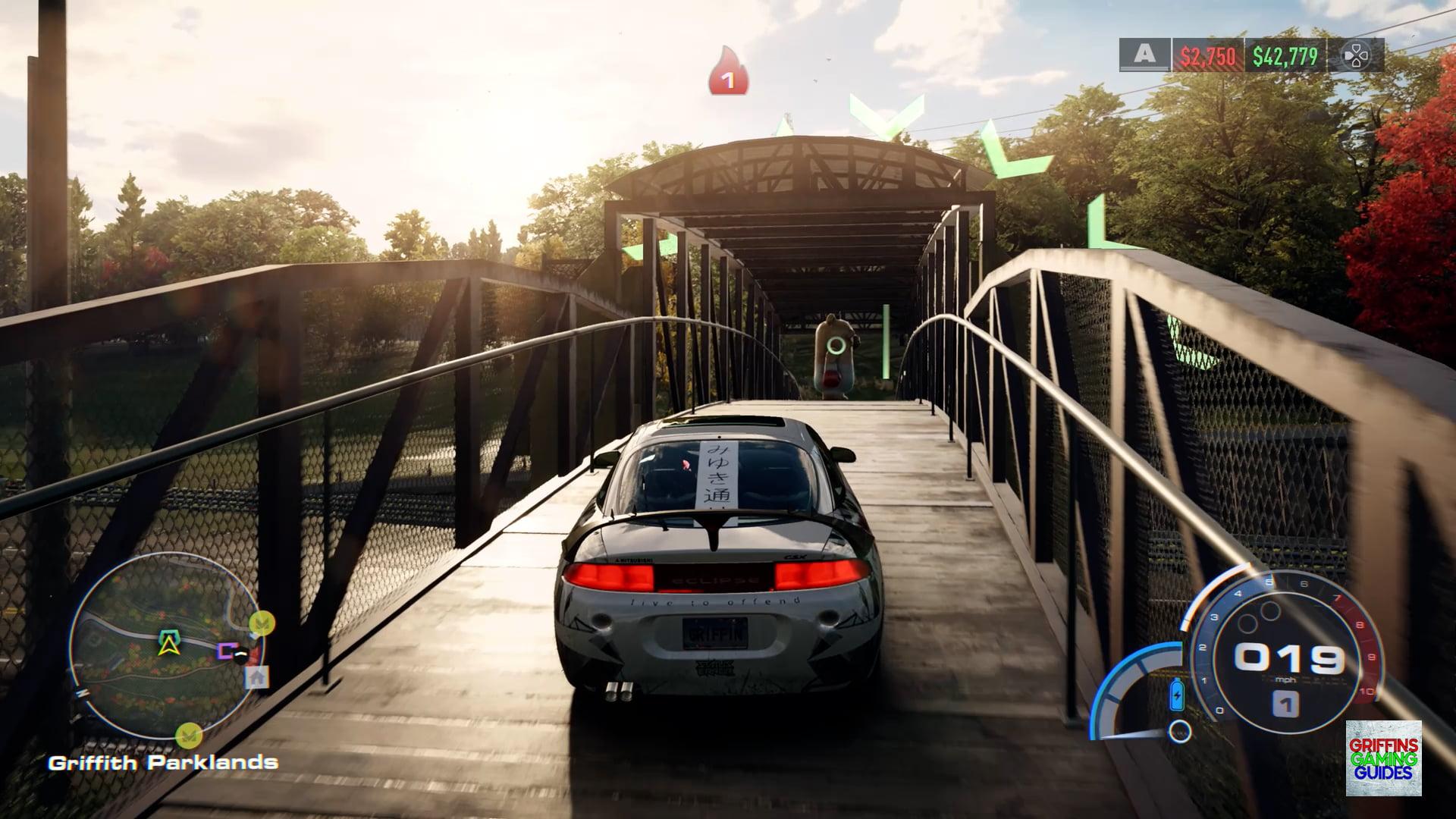Click the red heat level flame icon
This screenshot has height=819, width=1456.
(728, 72)
